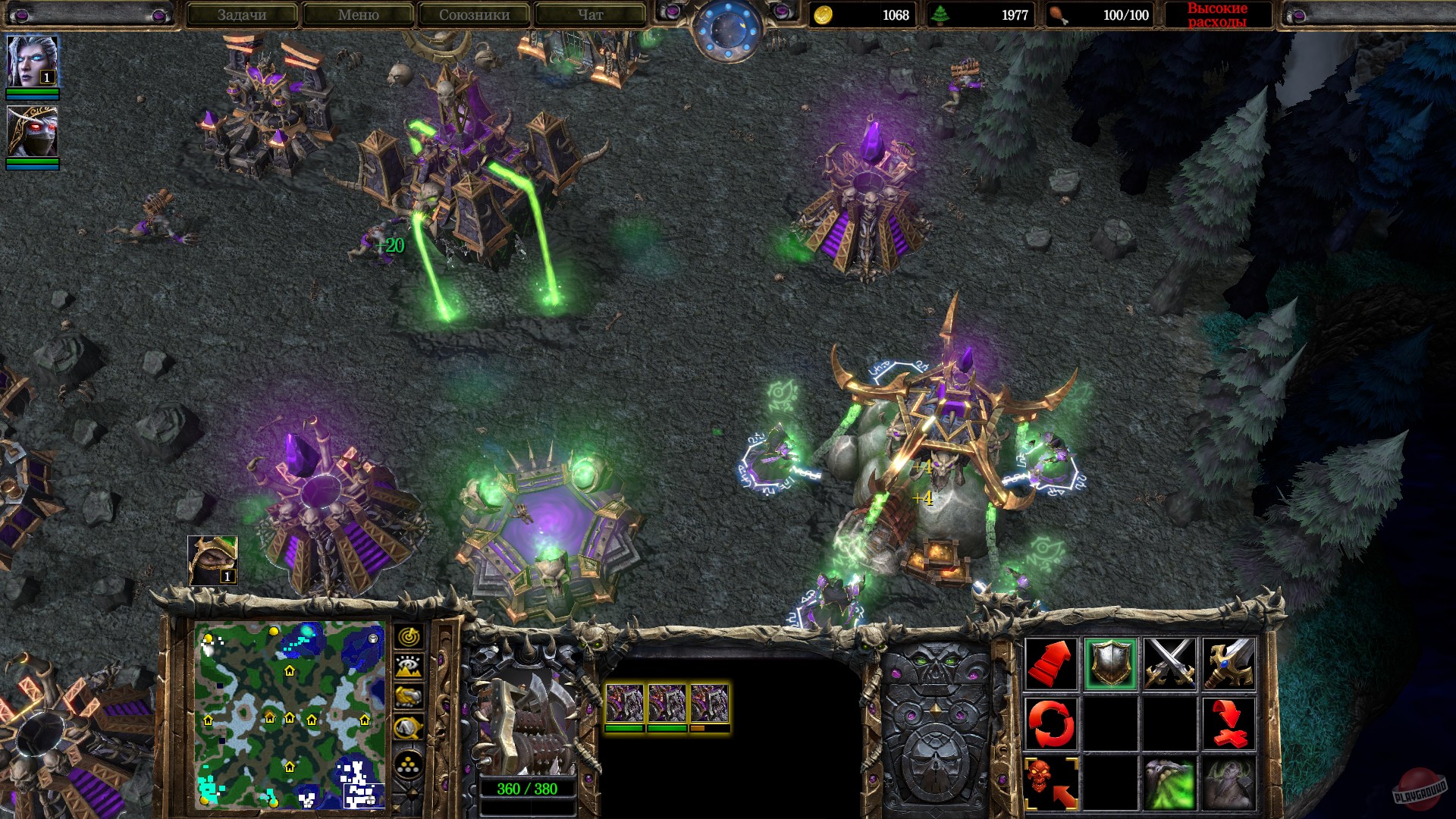Toggle terrain view with the eye icon
Image resolution: width=1456 pixels, height=819 pixels.
click(410, 664)
